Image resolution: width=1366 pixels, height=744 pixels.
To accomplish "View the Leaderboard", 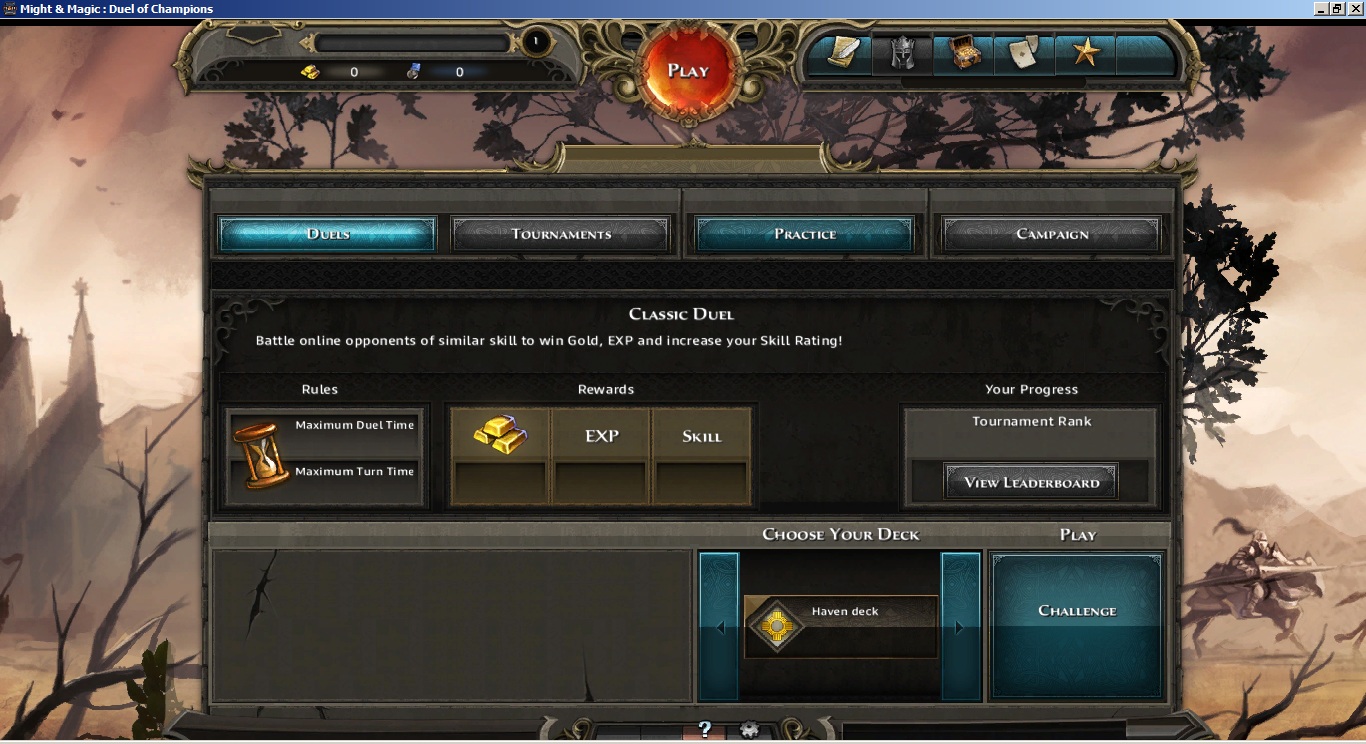I will point(1031,482).
